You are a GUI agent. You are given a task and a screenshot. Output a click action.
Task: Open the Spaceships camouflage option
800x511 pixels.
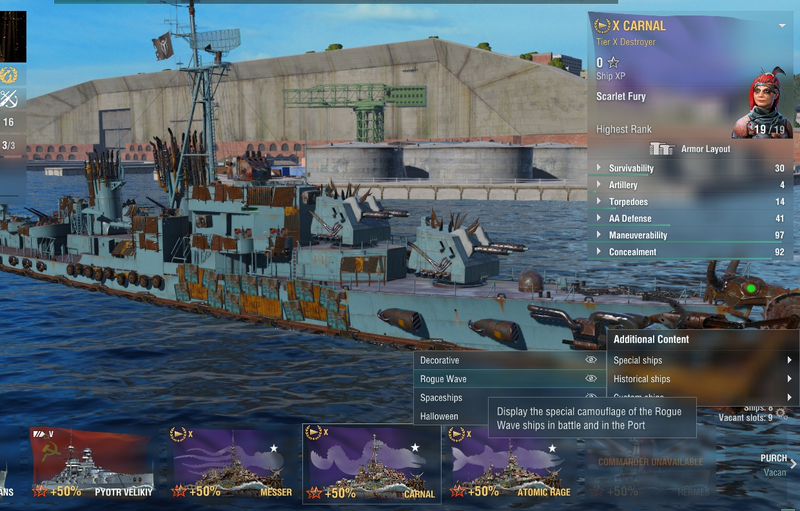[441, 398]
